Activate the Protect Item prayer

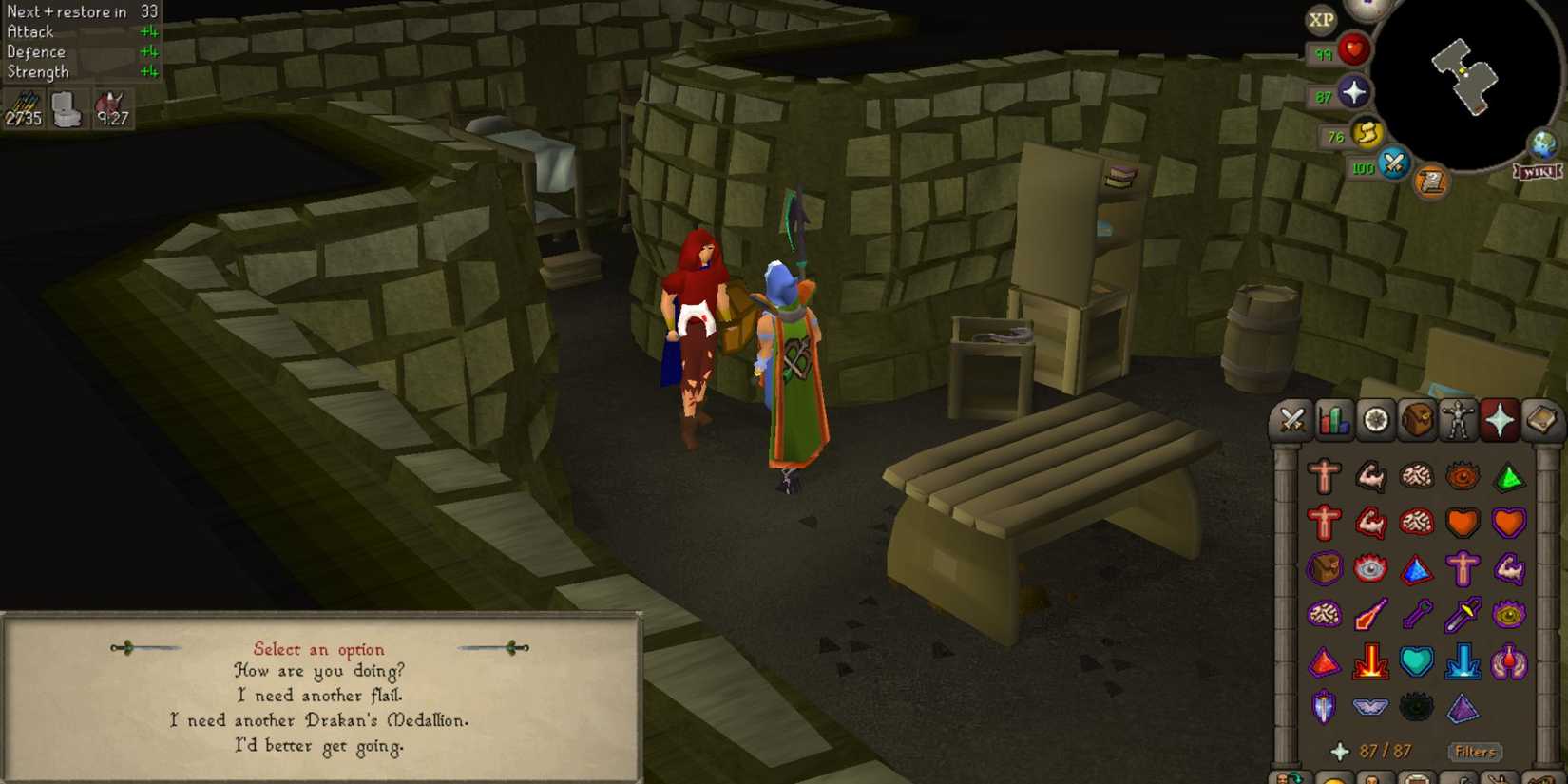(x=1324, y=567)
